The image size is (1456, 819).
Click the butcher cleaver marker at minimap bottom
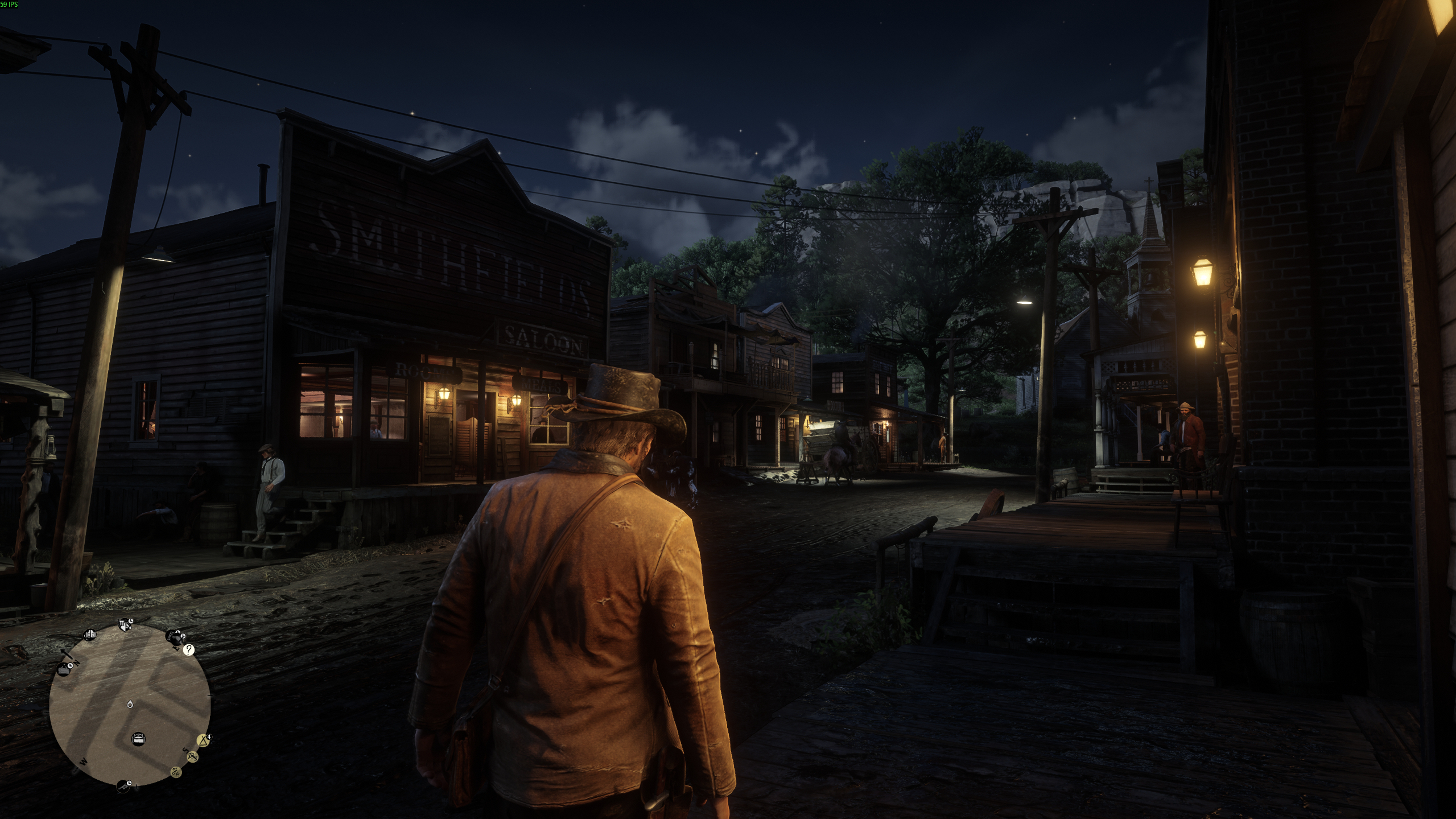[123, 786]
